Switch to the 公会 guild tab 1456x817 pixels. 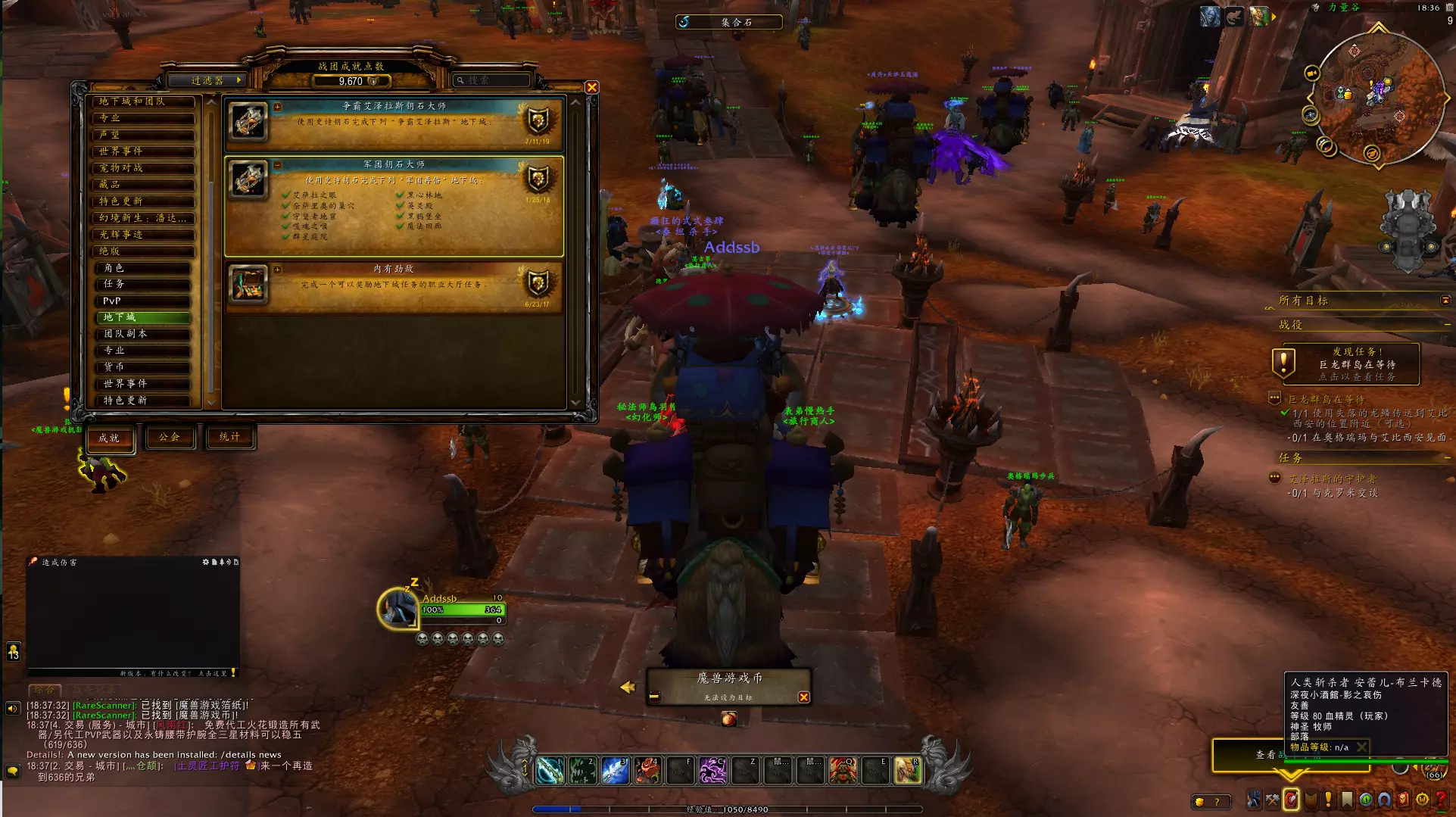coord(170,437)
